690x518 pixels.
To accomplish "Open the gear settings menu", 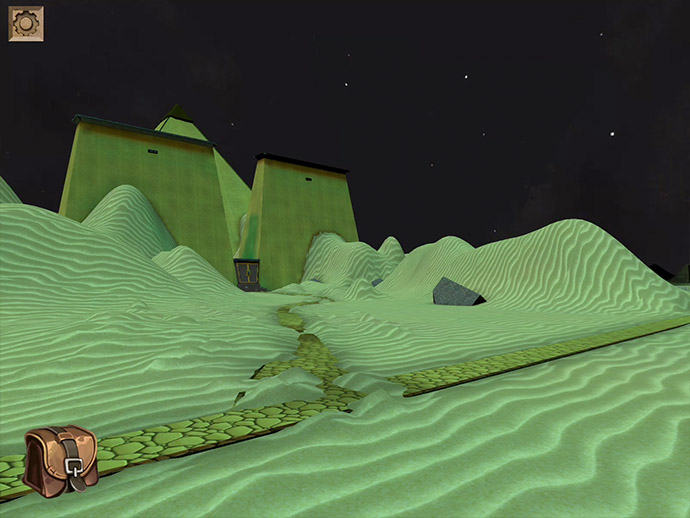I will point(25,24).
